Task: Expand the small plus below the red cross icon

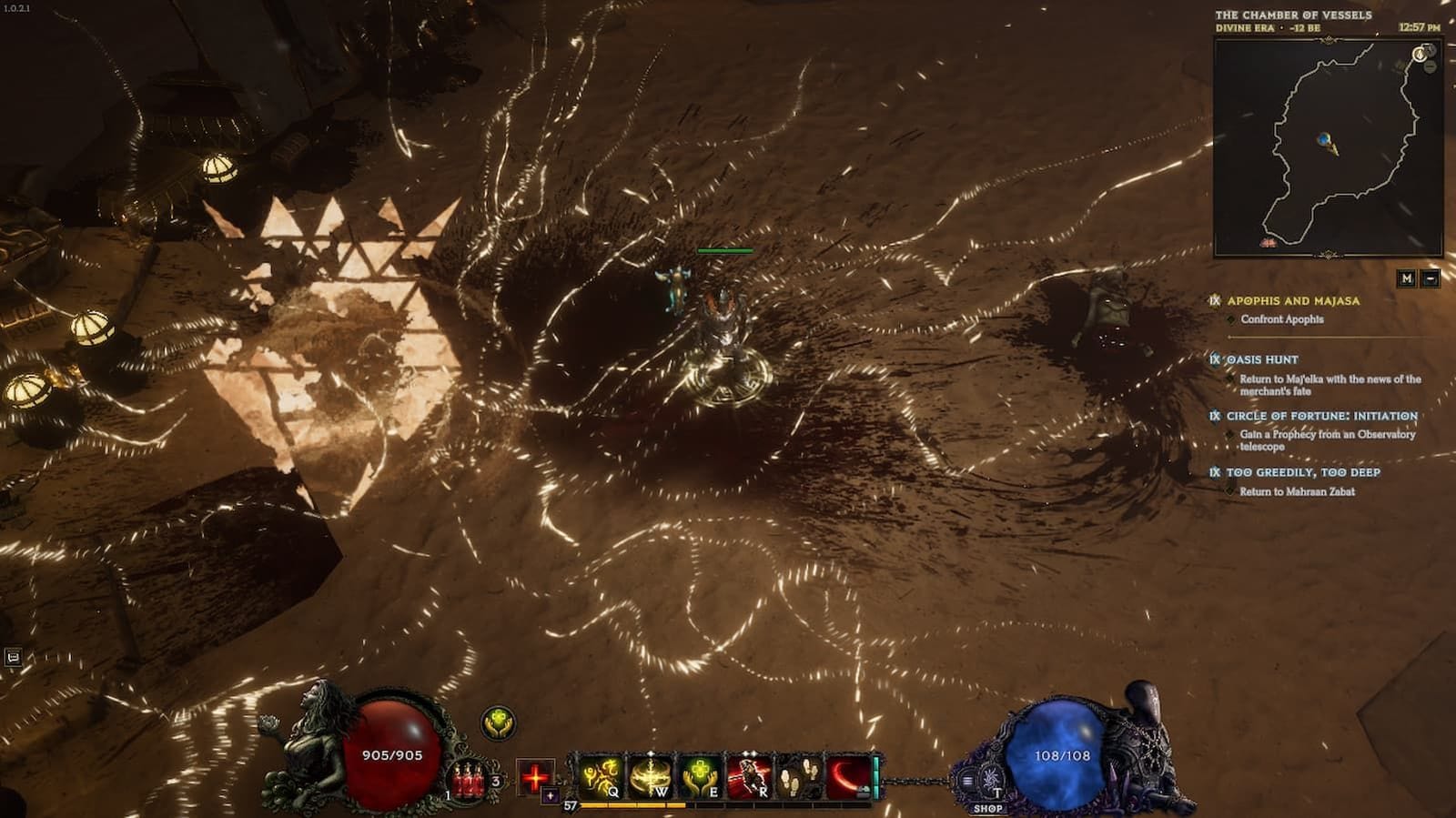Action: (550, 794)
